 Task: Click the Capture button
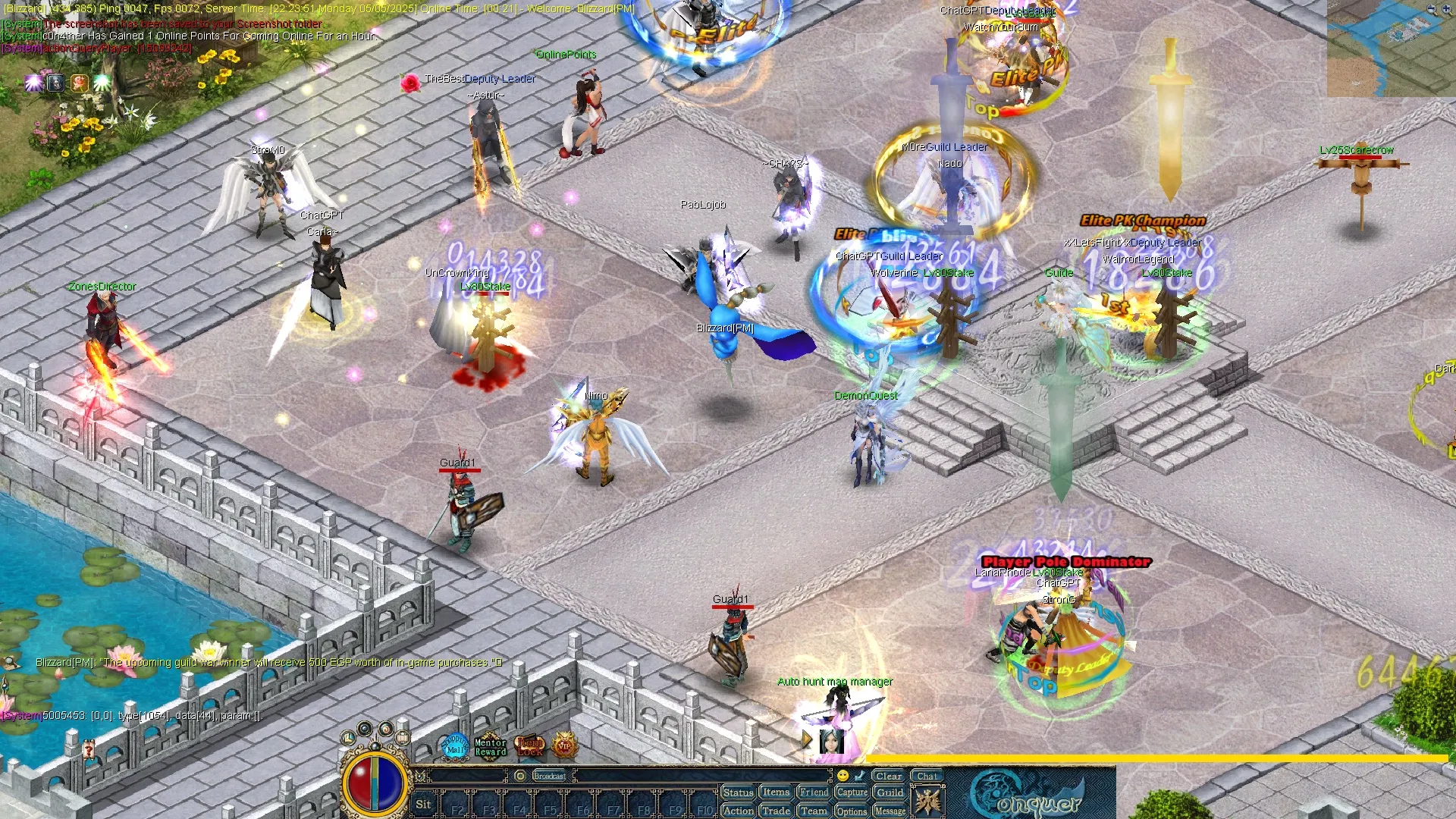coord(852,792)
